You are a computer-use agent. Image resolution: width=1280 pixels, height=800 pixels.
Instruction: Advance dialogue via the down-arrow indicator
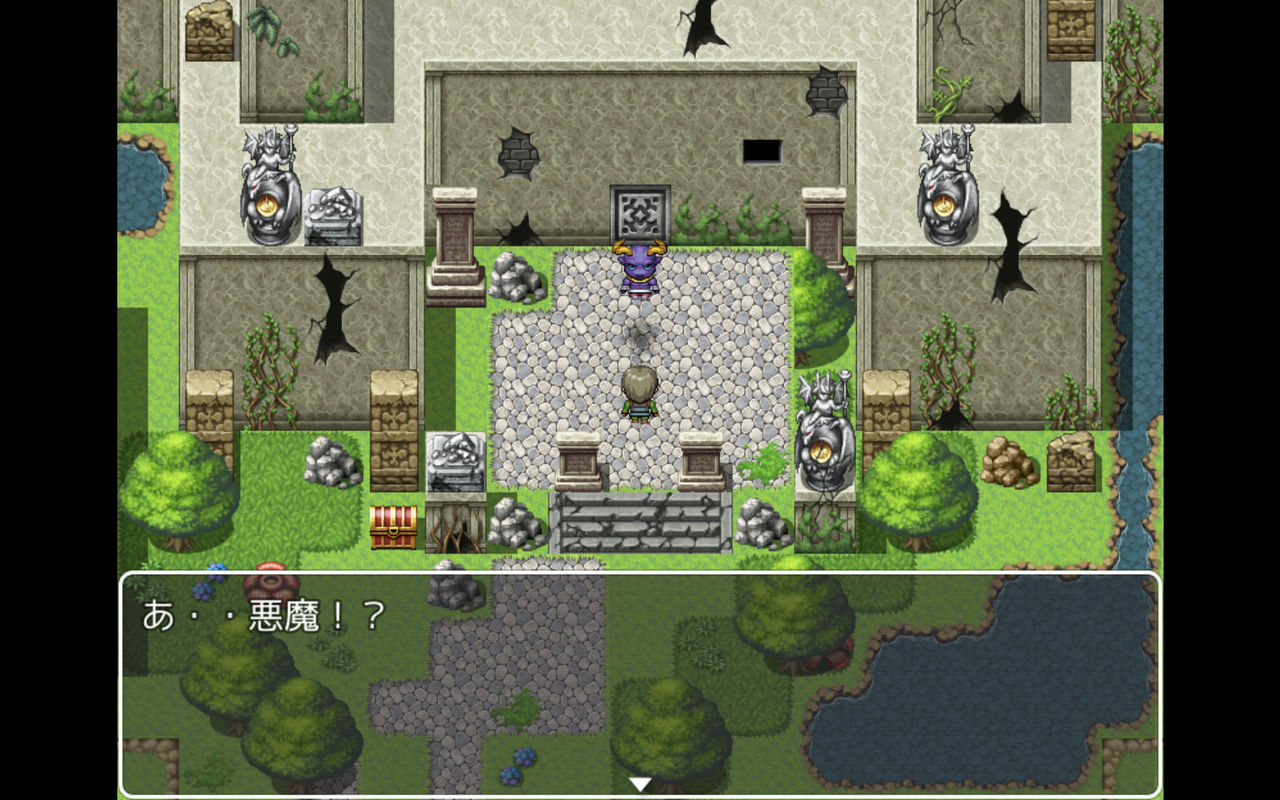pyautogui.click(x=638, y=785)
